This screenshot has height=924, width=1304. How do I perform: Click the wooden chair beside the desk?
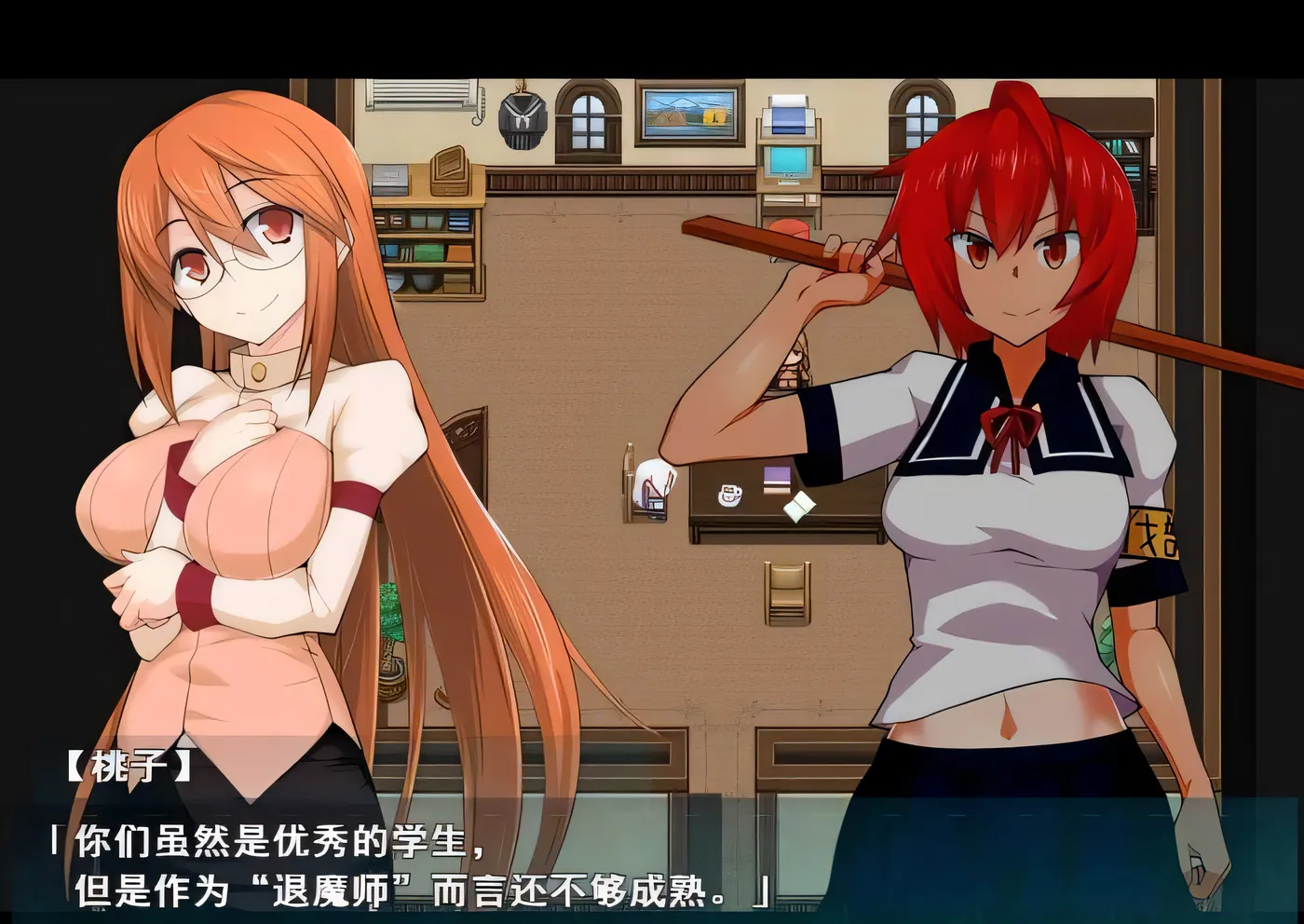pos(787,593)
